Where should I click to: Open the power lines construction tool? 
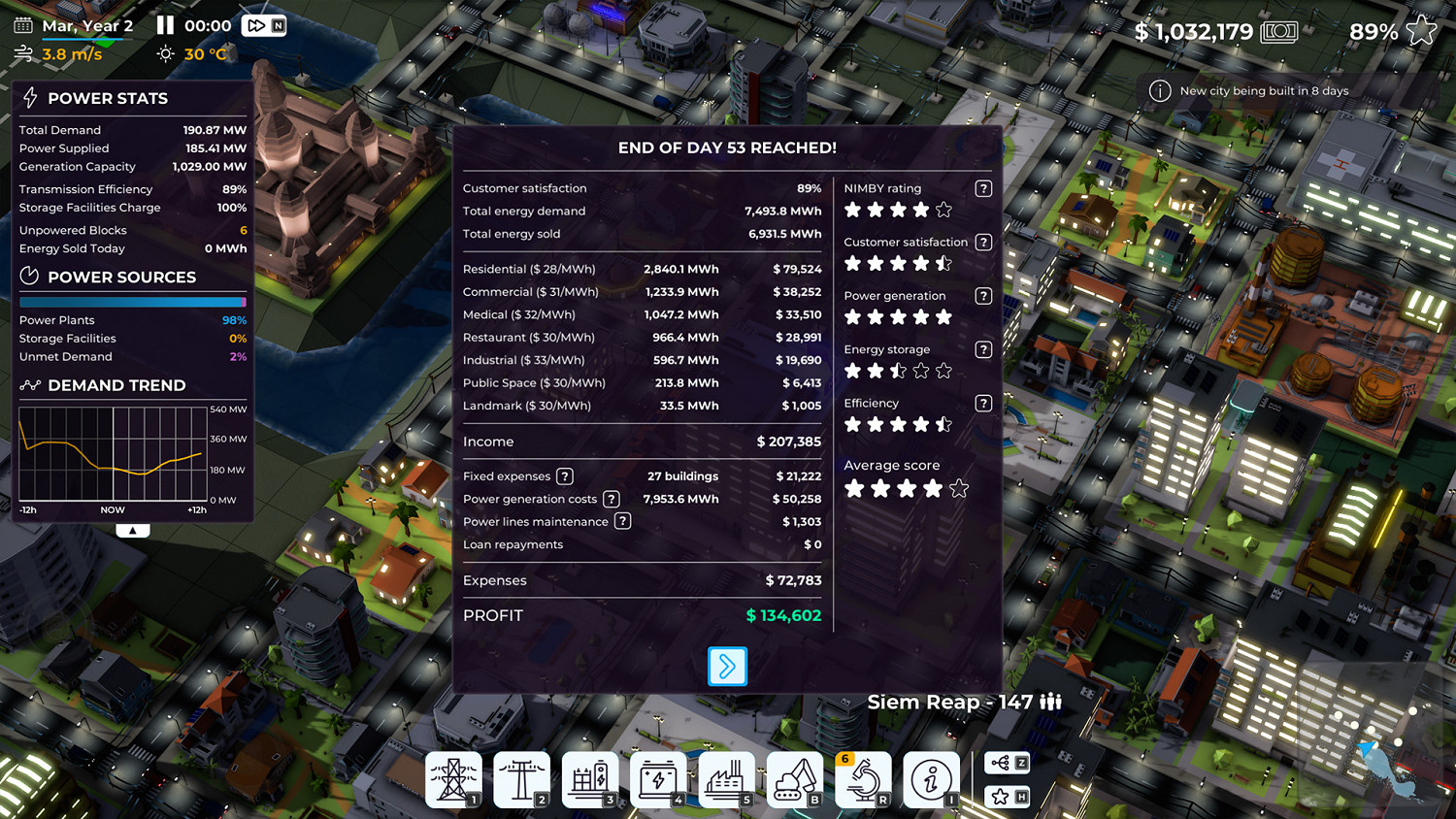[x=521, y=779]
